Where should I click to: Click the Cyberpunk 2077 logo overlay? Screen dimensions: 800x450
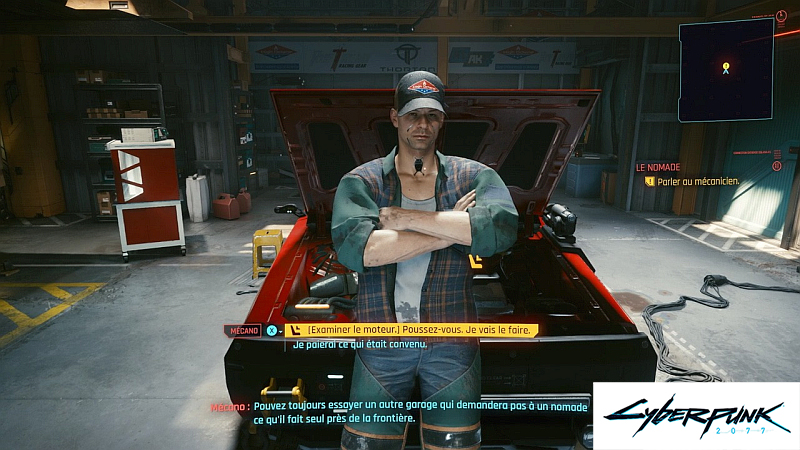695,415
